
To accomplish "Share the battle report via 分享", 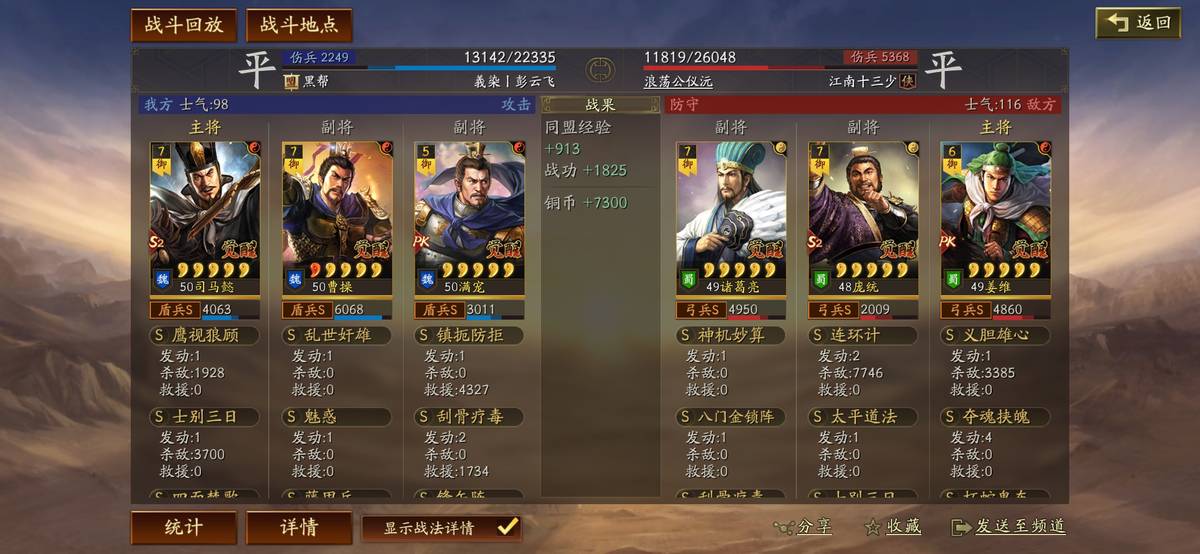I will 803,527.
